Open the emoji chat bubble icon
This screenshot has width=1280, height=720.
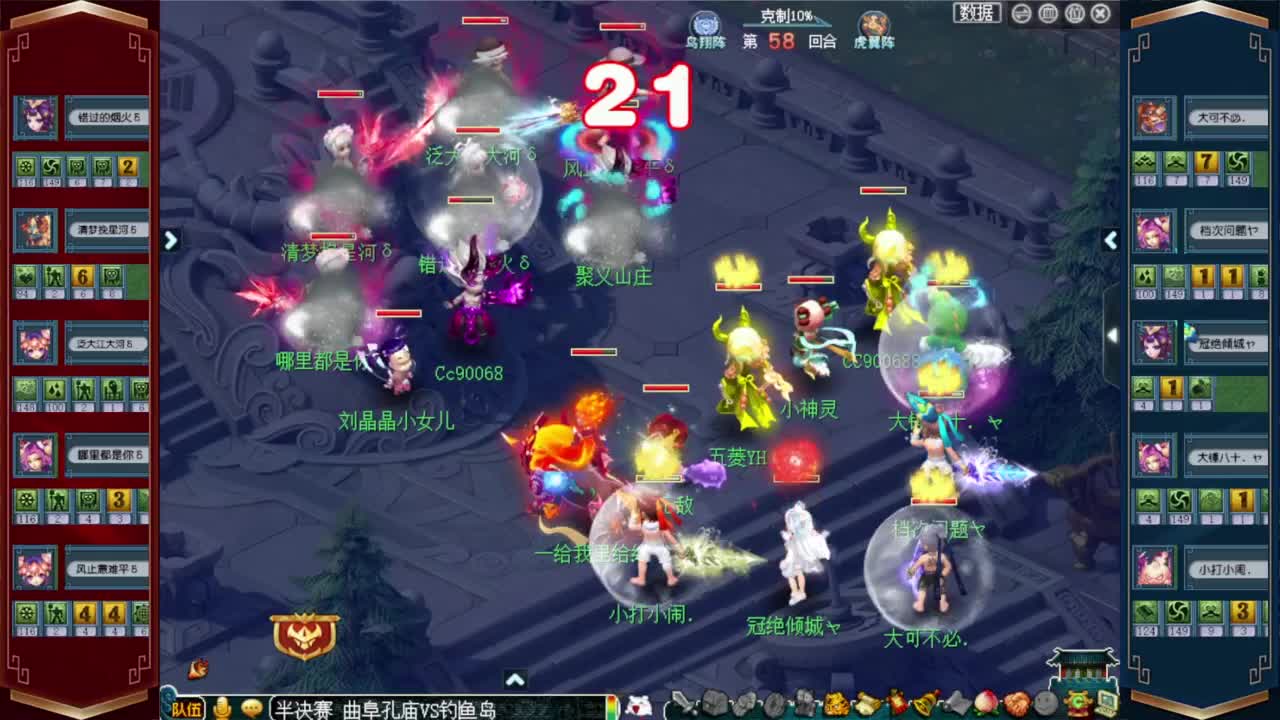(251, 710)
